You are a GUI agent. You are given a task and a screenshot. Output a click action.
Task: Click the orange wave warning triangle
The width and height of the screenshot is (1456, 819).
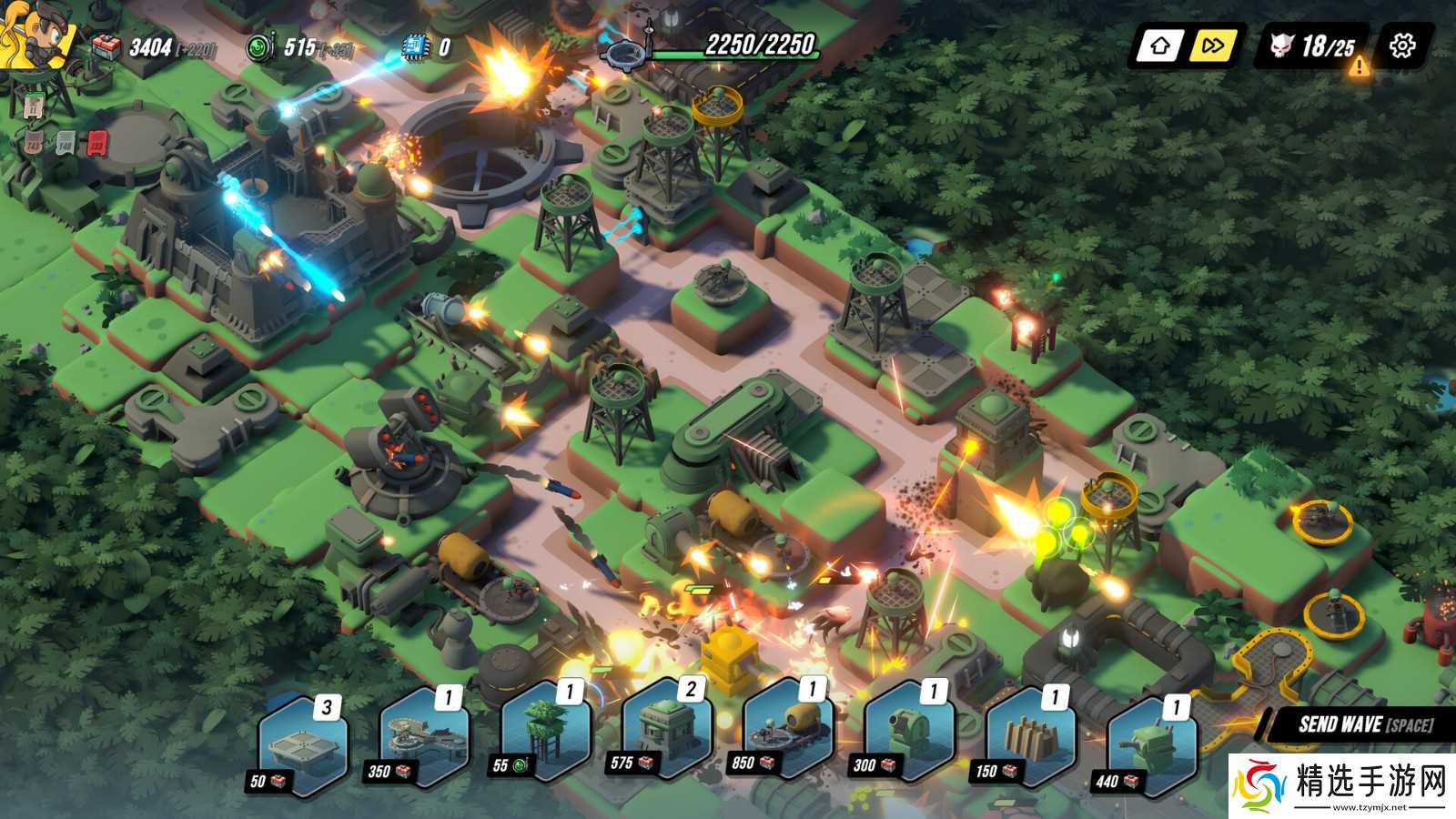coord(1359,66)
